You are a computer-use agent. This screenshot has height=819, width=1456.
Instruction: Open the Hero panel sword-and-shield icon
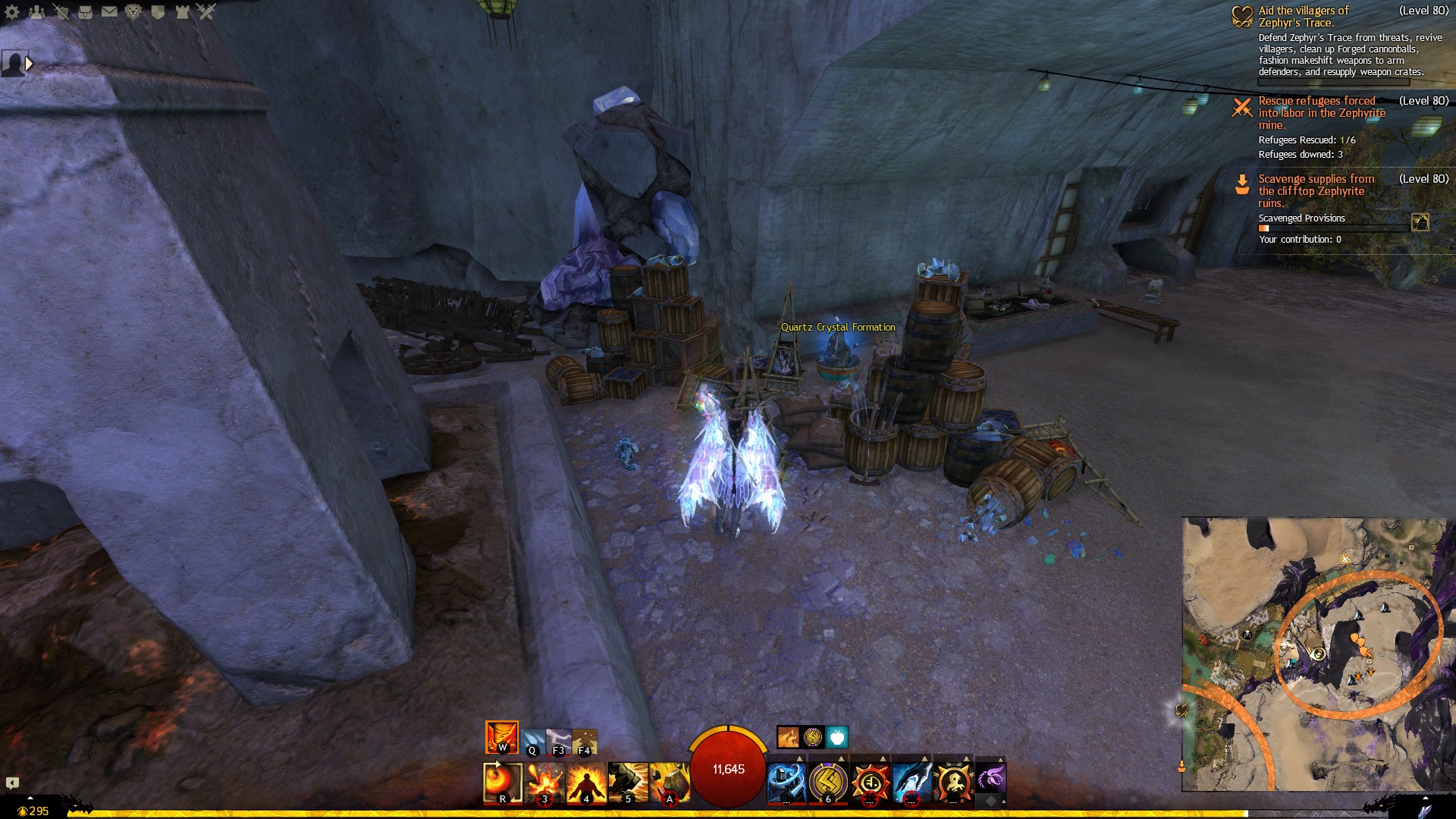click(61, 11)
